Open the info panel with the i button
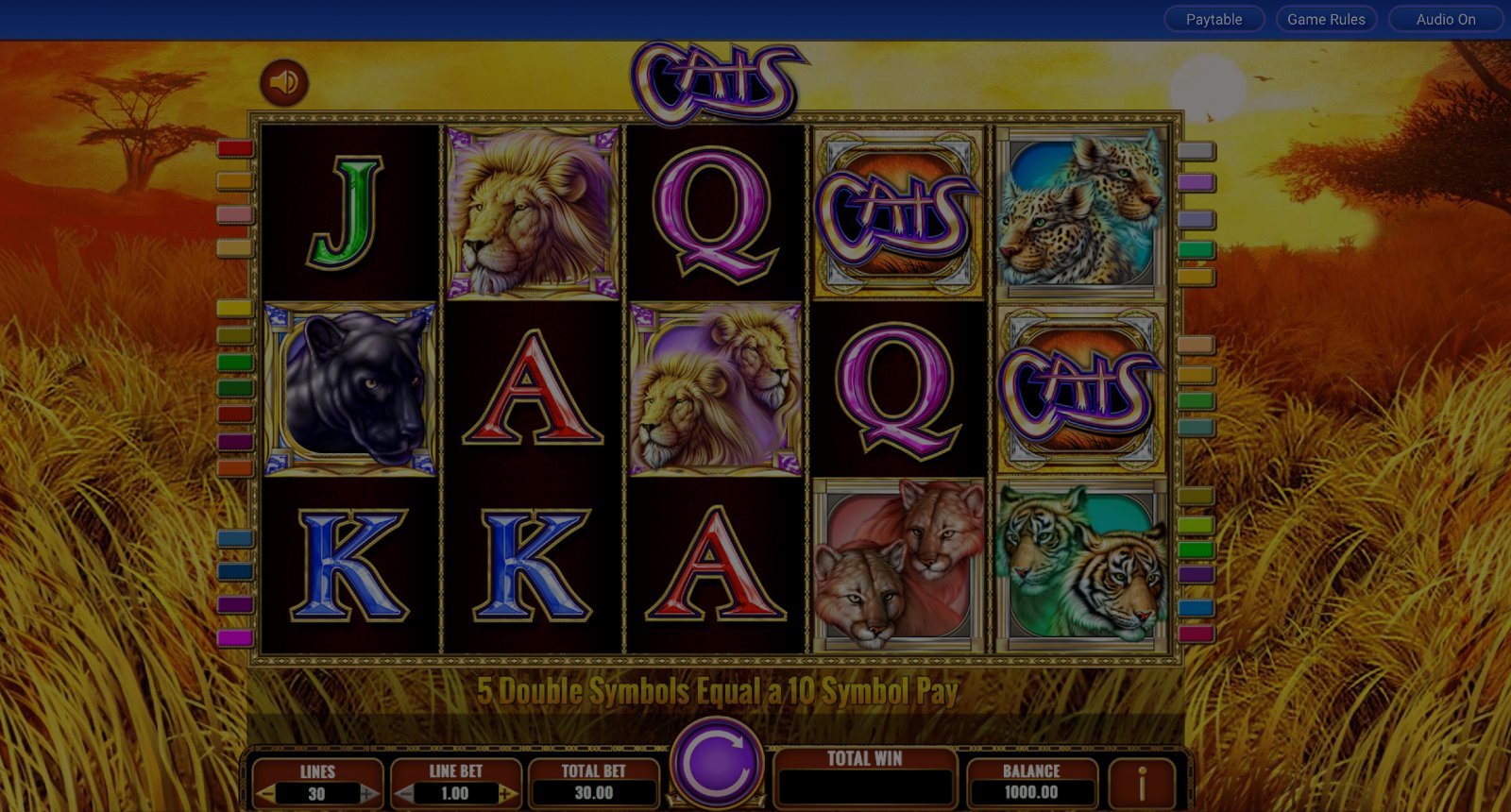The width and height of the screenshot is (1511, 812). click(x=1141, y=784)
